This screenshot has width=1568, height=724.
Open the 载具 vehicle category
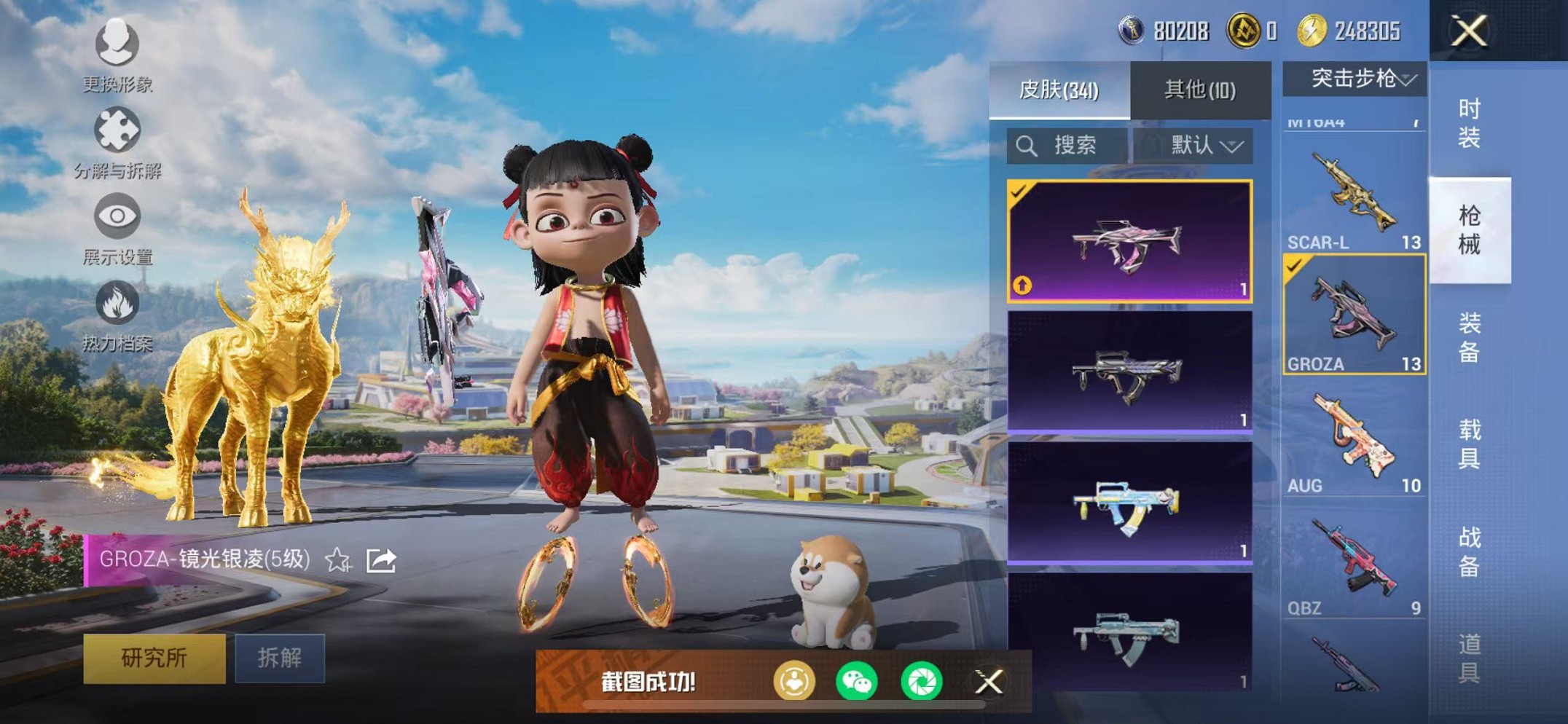coord(1469,444)
